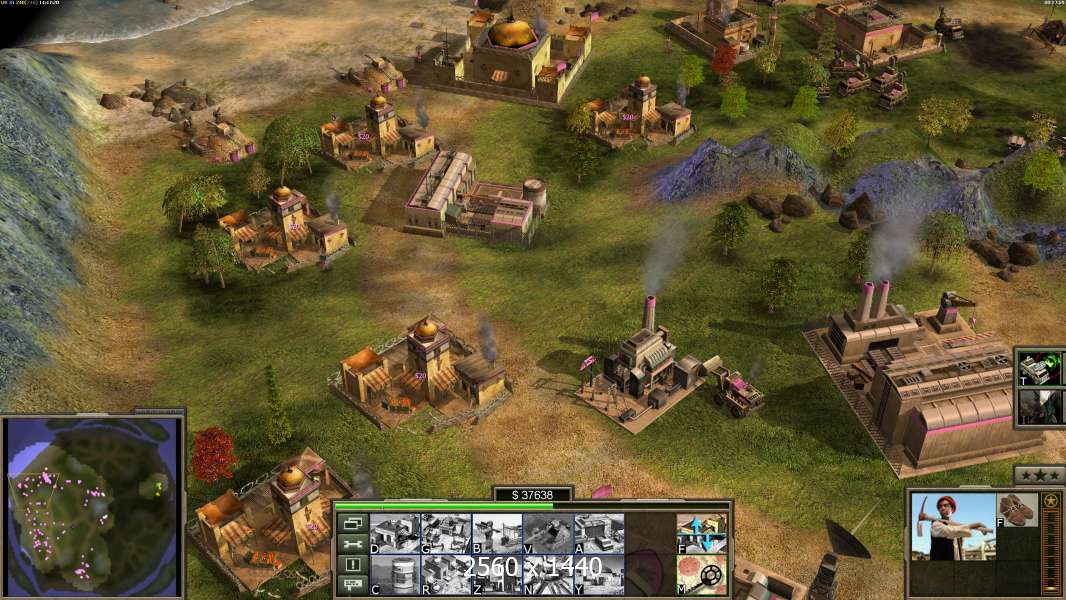Choose the construction icon labeled G
The width and height of the screenshot is (1066, 600).
click(445, 533)
